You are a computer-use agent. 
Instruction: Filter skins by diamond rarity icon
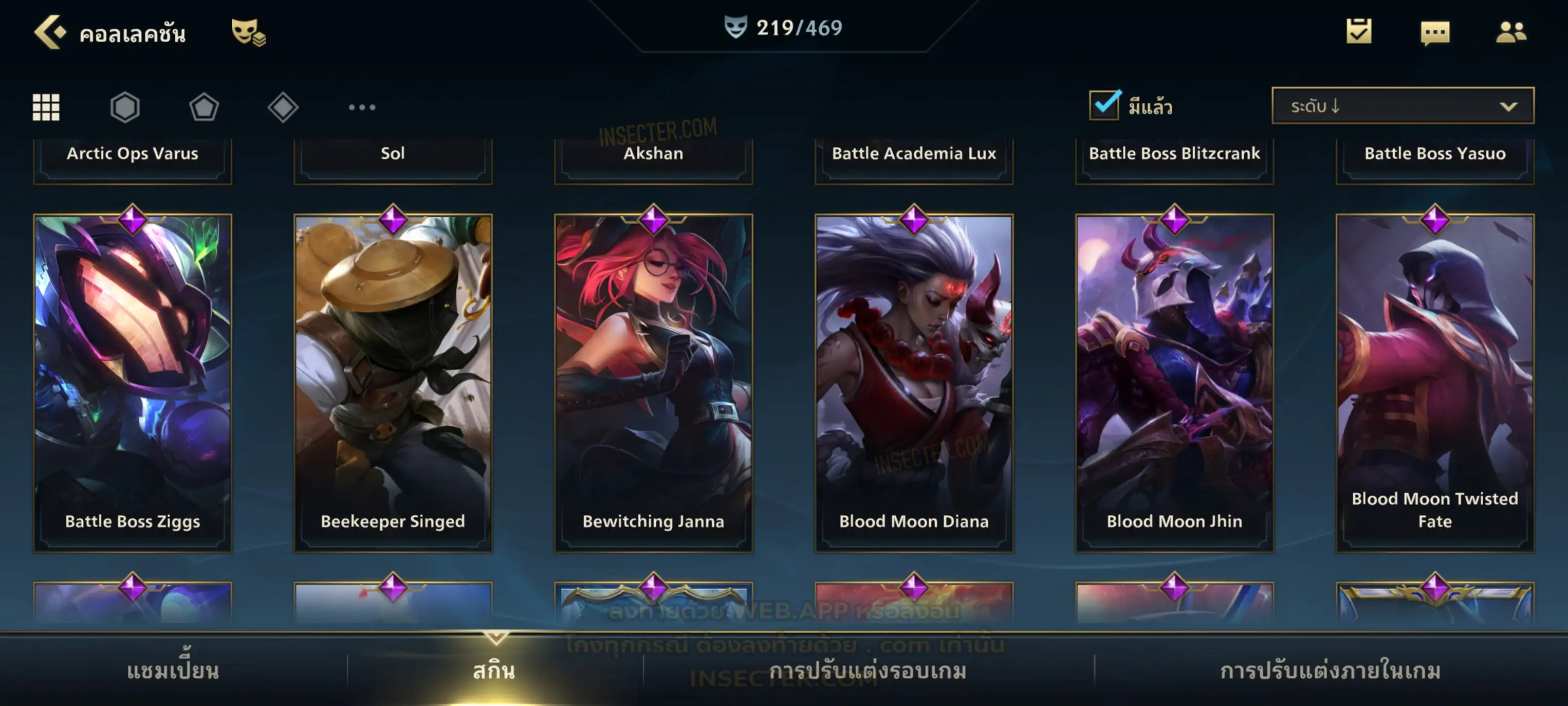click(x=283, y=107)
